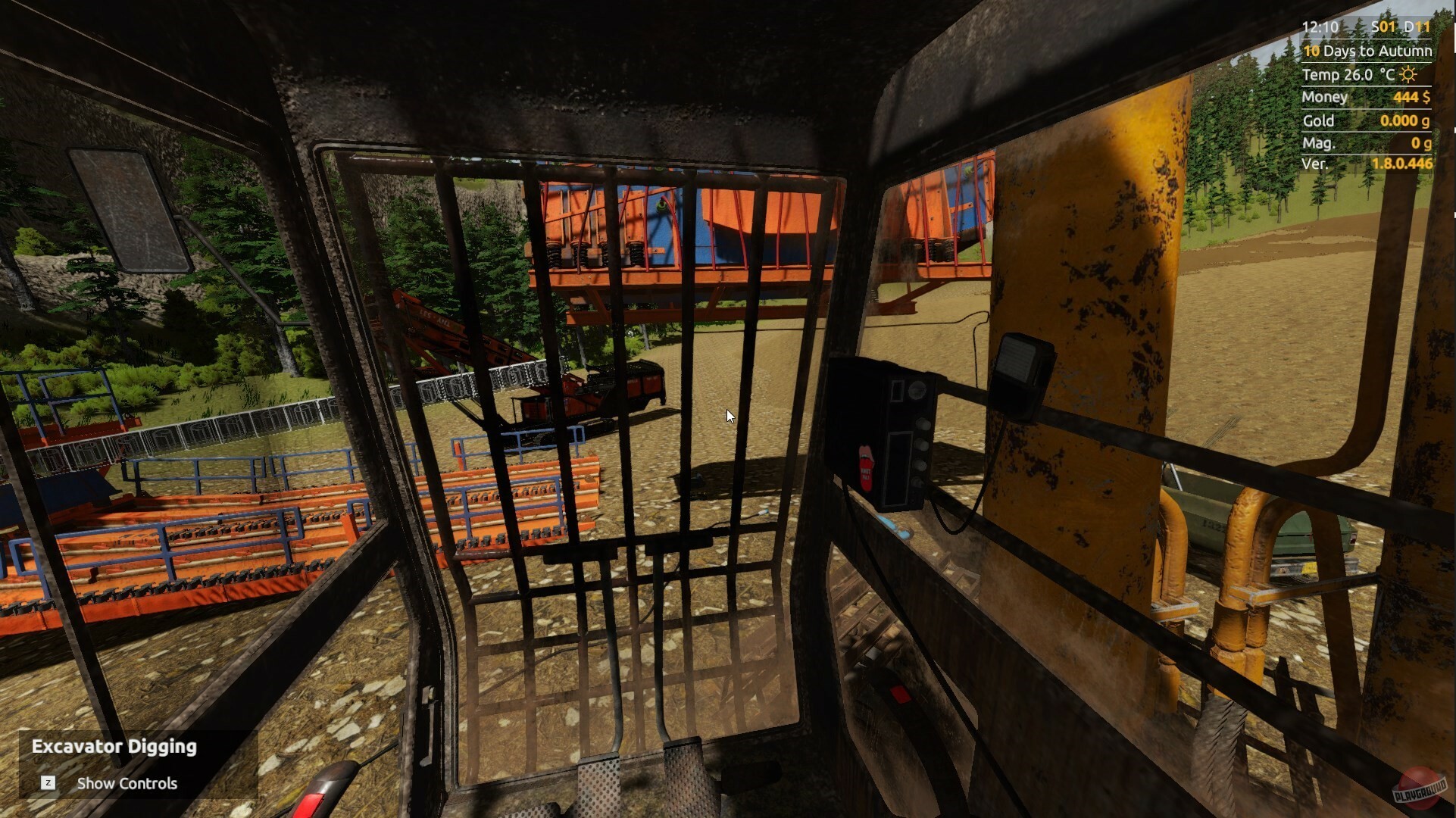Adjust the third volume knob on the radio
Screen dimensions: 1456x818
pyautogui.click(x=922, y=463)
